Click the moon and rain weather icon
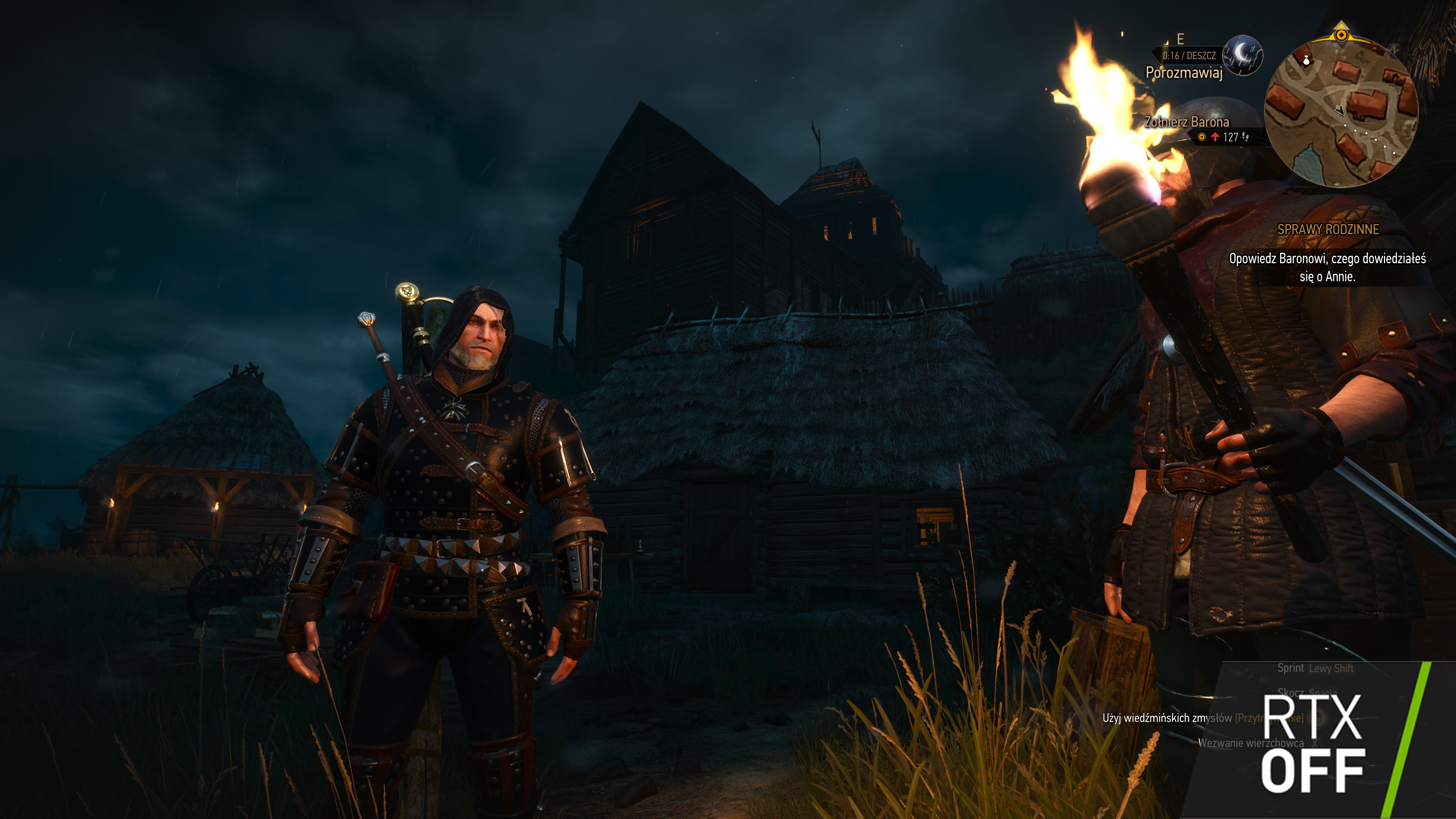 click(1243, 55)
